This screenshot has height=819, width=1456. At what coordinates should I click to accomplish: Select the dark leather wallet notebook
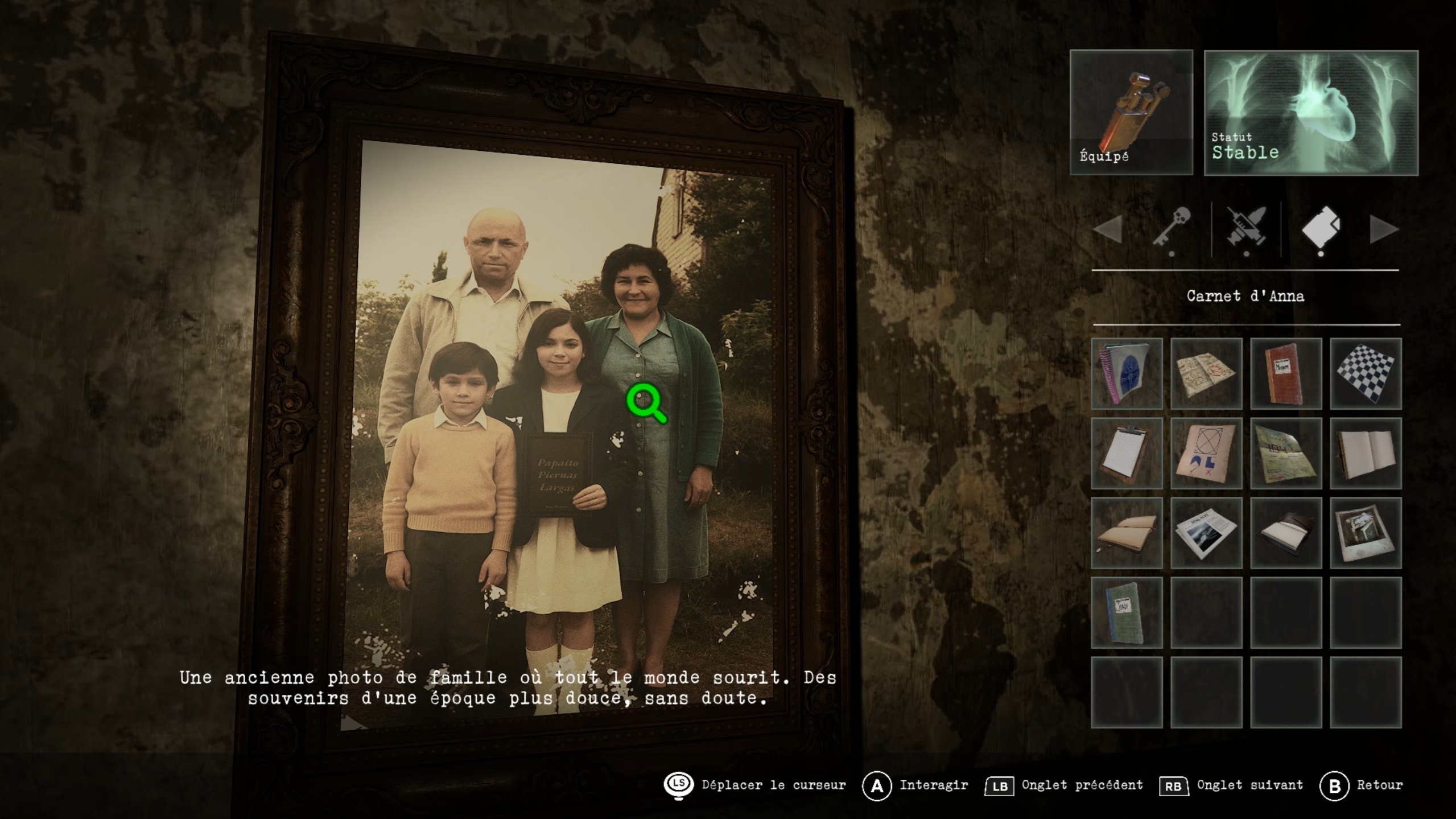[1286, 533]
